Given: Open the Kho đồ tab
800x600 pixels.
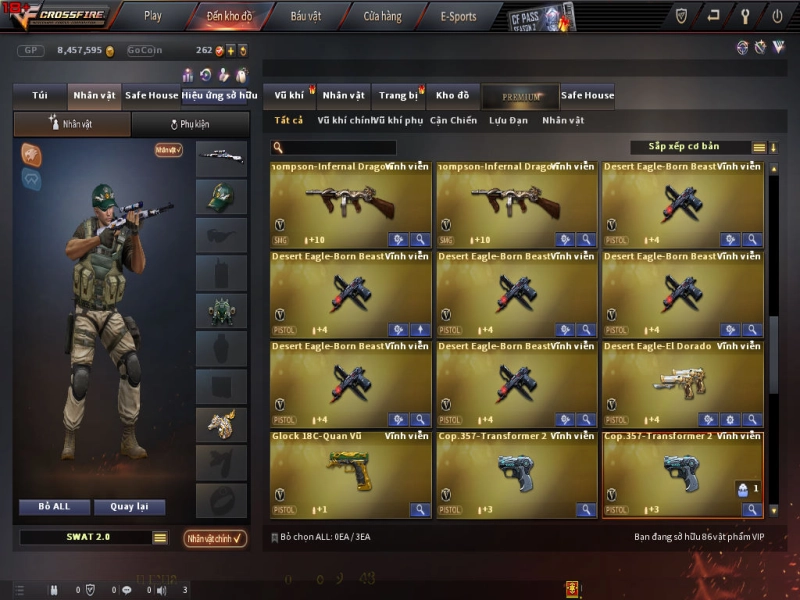Looking at the screenshot, I should [452, 96].
